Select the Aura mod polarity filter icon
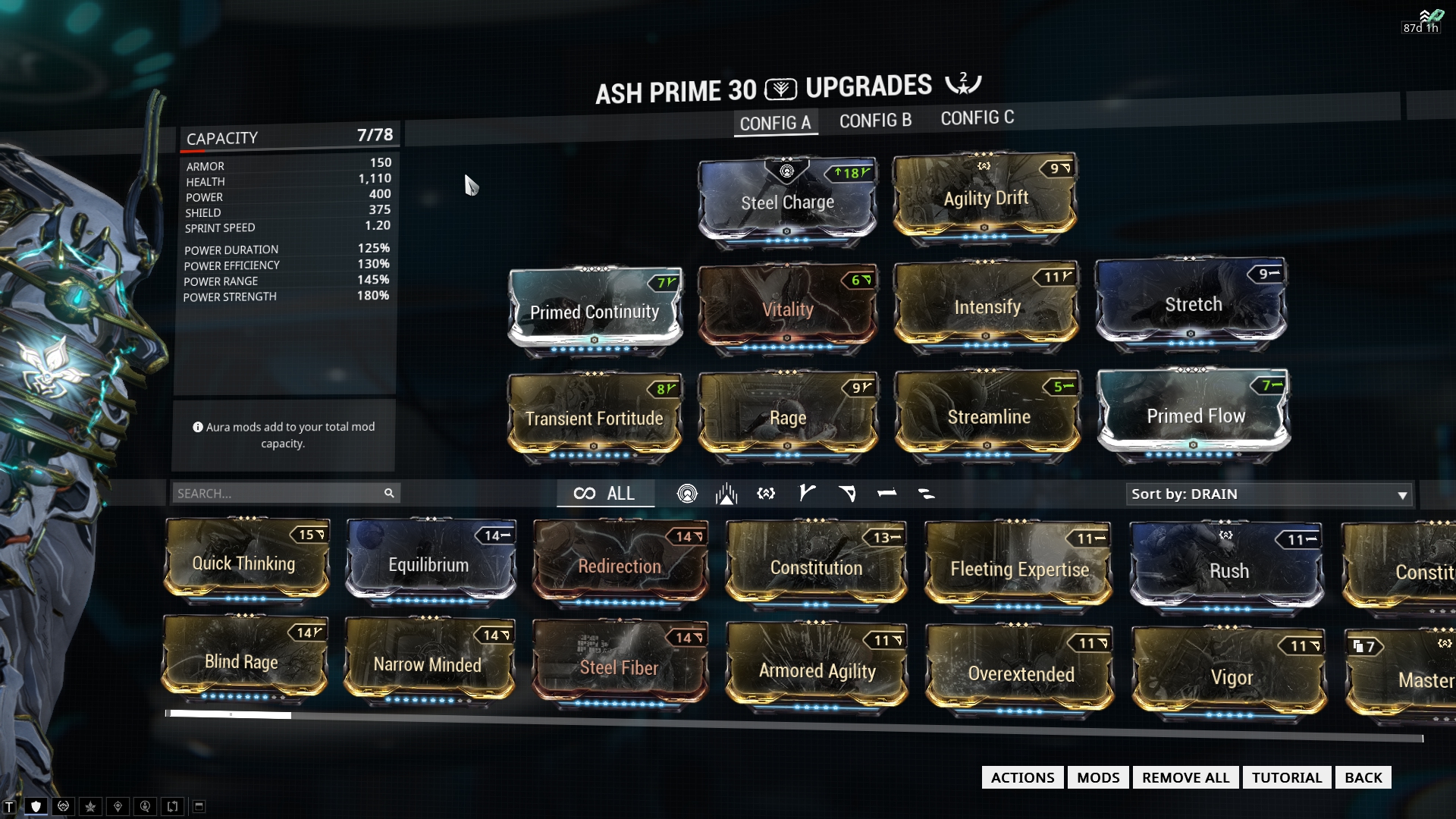Screen dimensions: 1456x819 coord(688,493)
